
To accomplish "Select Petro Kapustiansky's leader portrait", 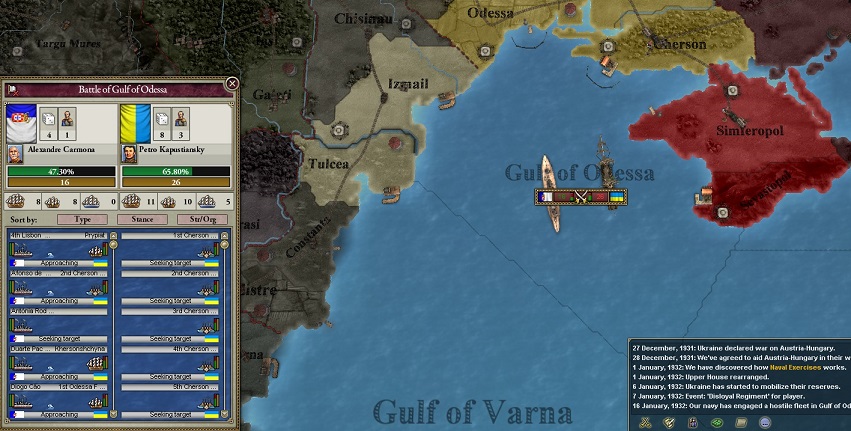I will pos(128,154).
